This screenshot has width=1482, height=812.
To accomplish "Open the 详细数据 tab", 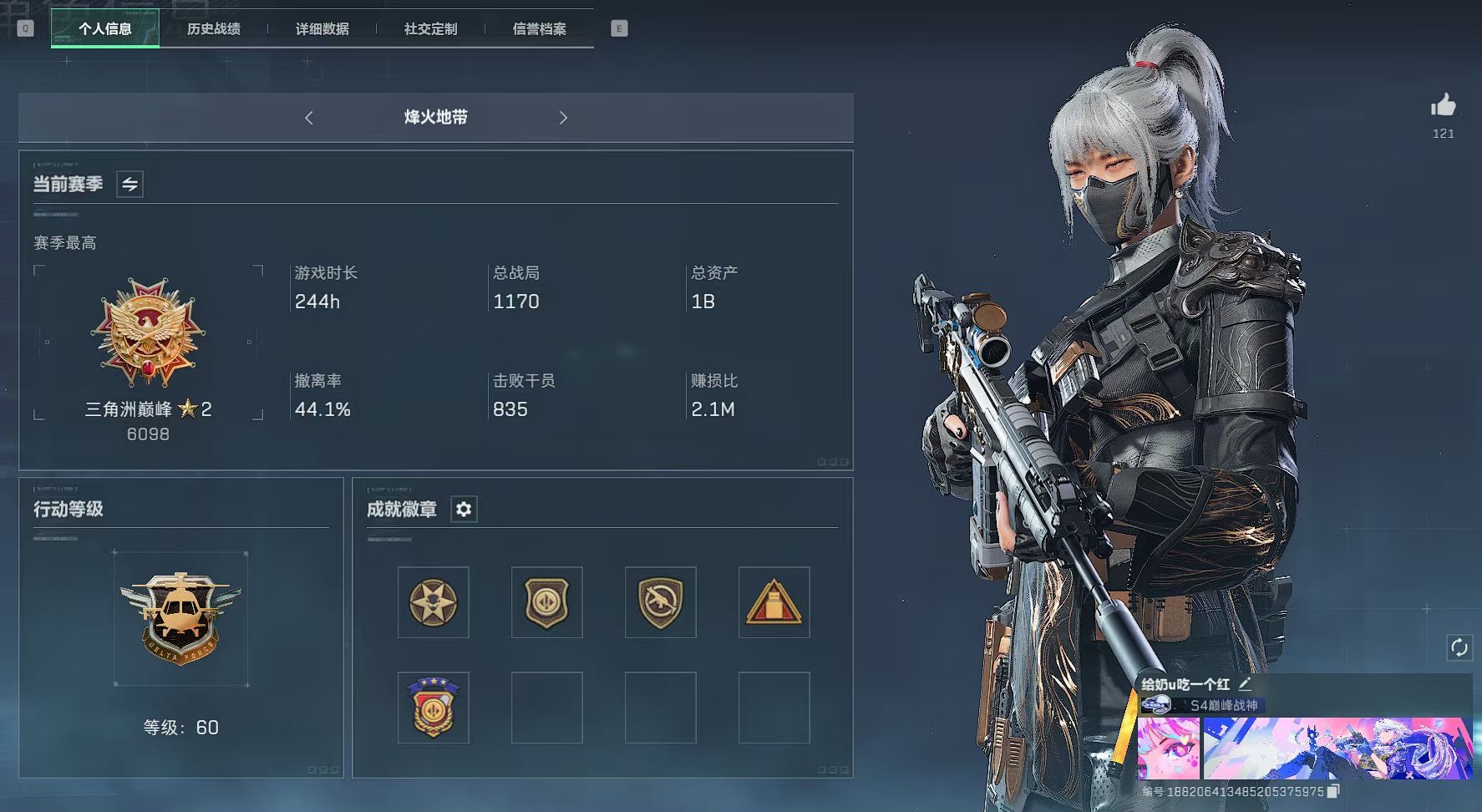I will [x=322, y=29].
